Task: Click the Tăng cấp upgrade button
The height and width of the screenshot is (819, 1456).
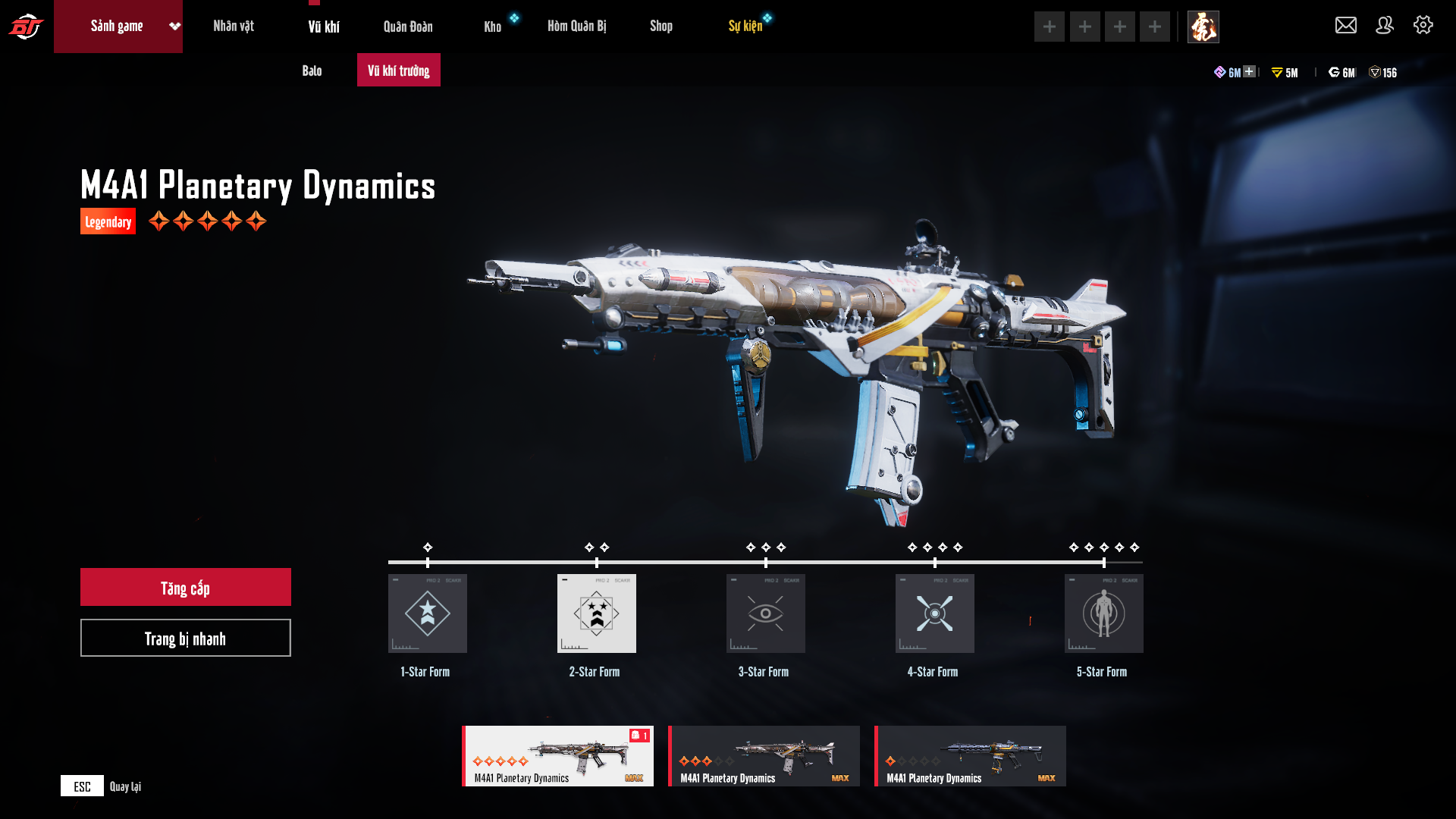Action: [x=186, y=588]
